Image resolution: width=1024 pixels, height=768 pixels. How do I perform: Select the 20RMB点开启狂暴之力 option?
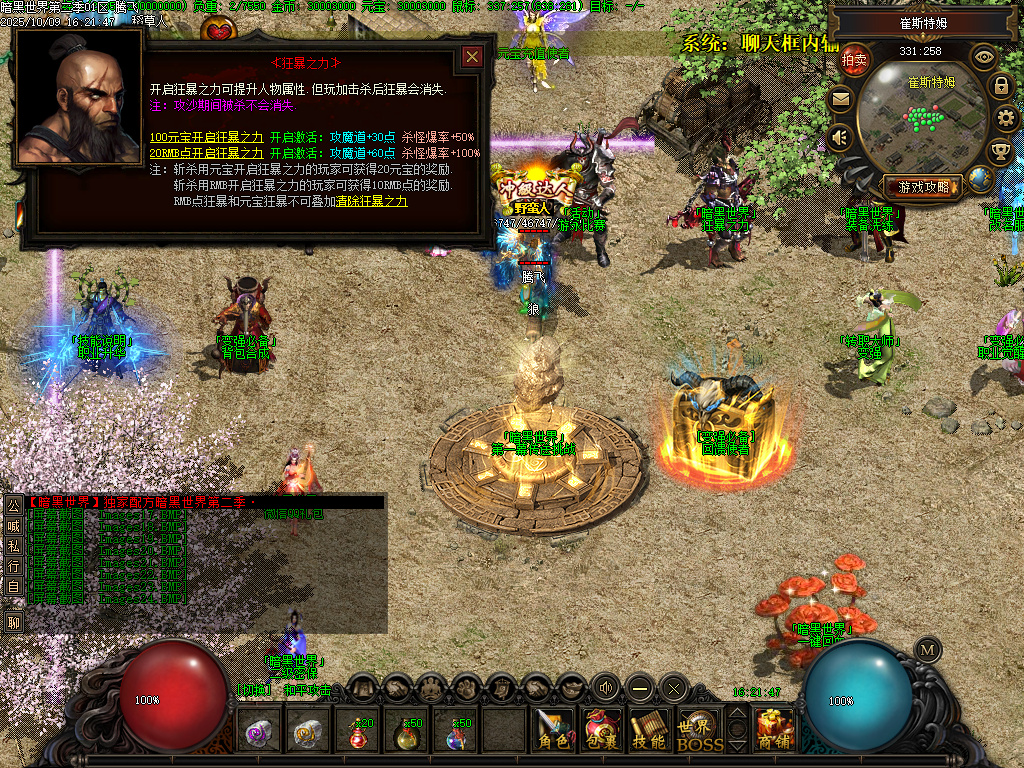coord(207,153)
